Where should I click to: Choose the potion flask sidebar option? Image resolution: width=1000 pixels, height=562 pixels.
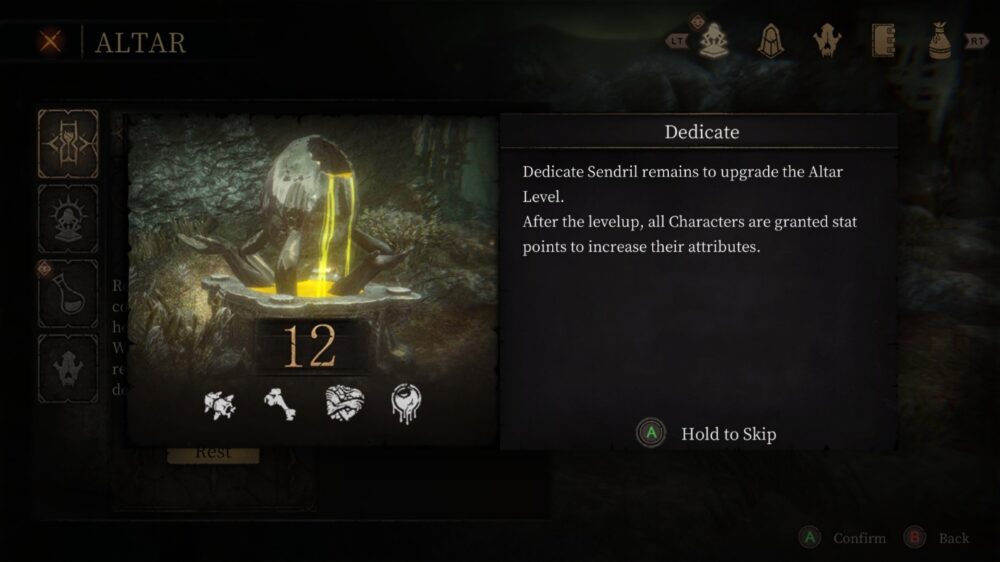tap(68, 294)
